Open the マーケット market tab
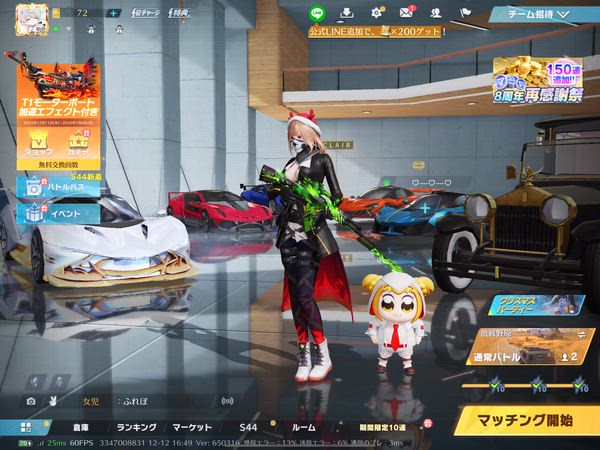This screenshot has height=450, width=600. click(x=192, y=427)
